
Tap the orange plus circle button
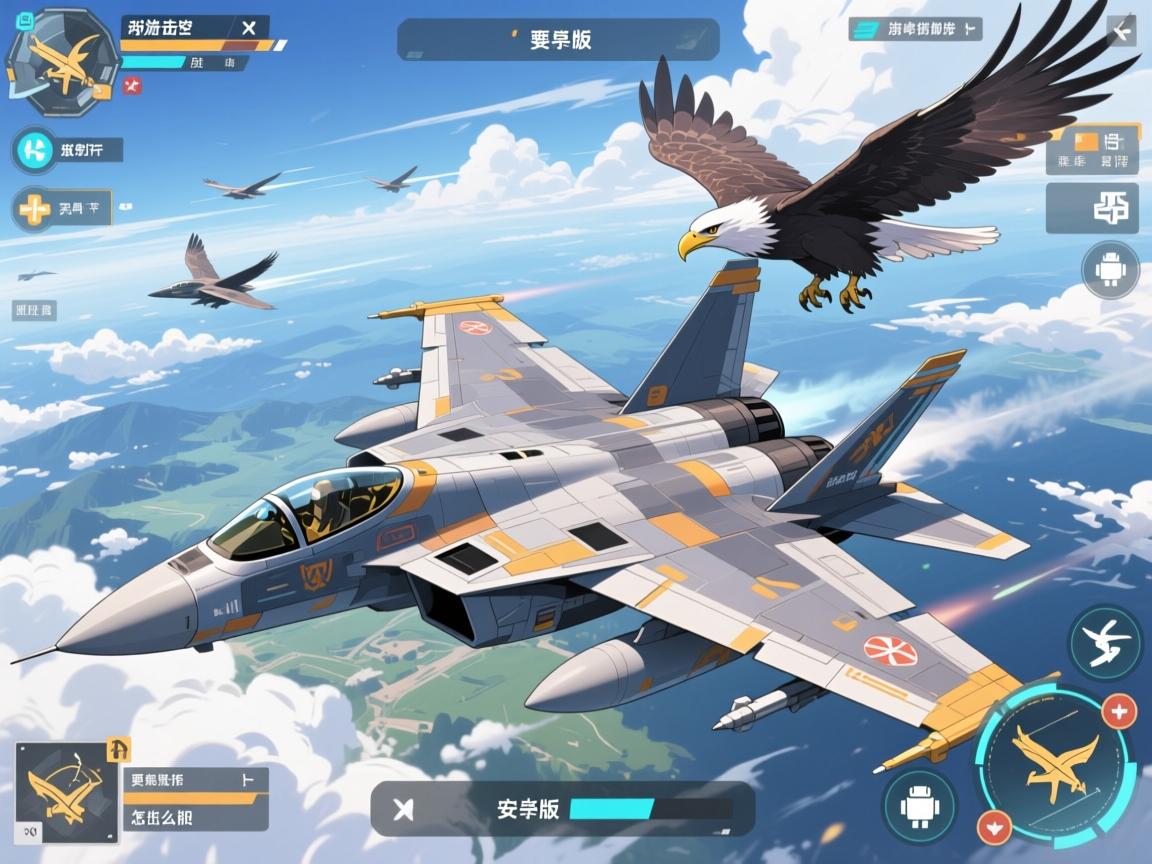(33, 210)
